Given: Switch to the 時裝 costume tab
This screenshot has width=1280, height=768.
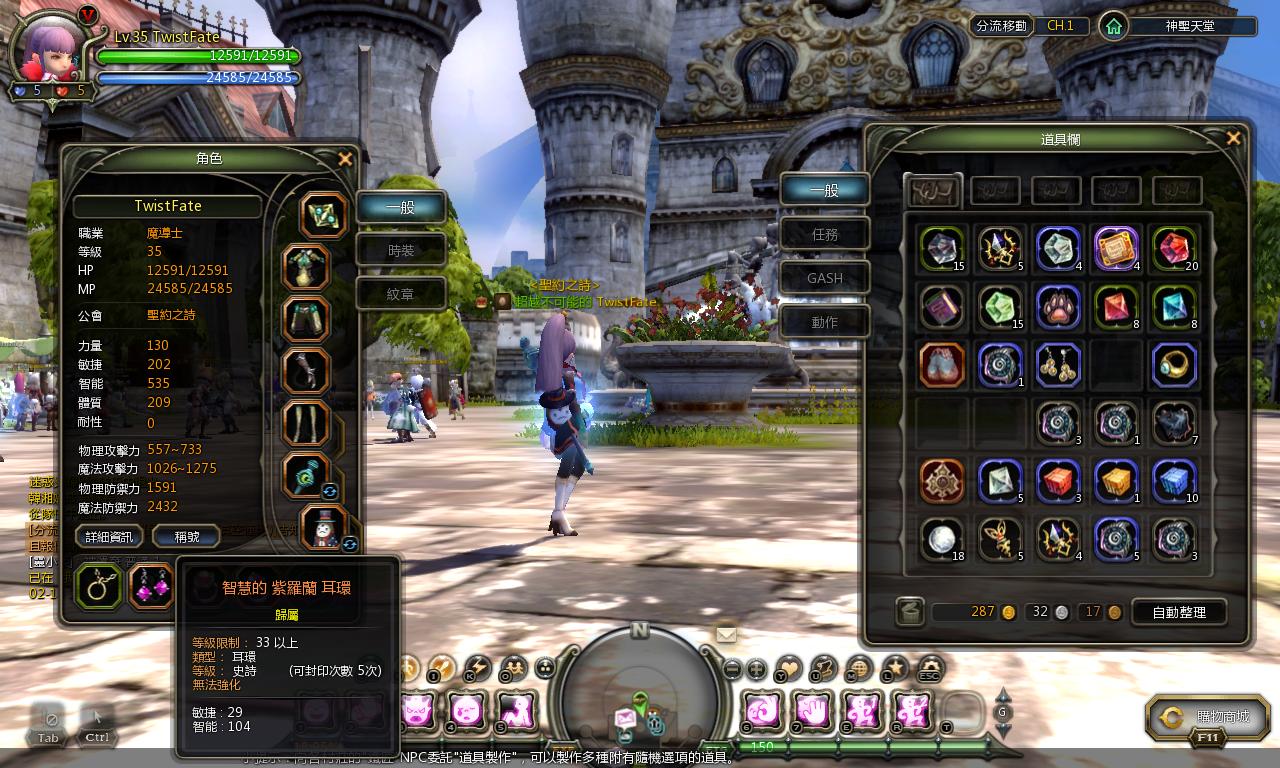Looking at the screenshot, I should coord(401,251).
